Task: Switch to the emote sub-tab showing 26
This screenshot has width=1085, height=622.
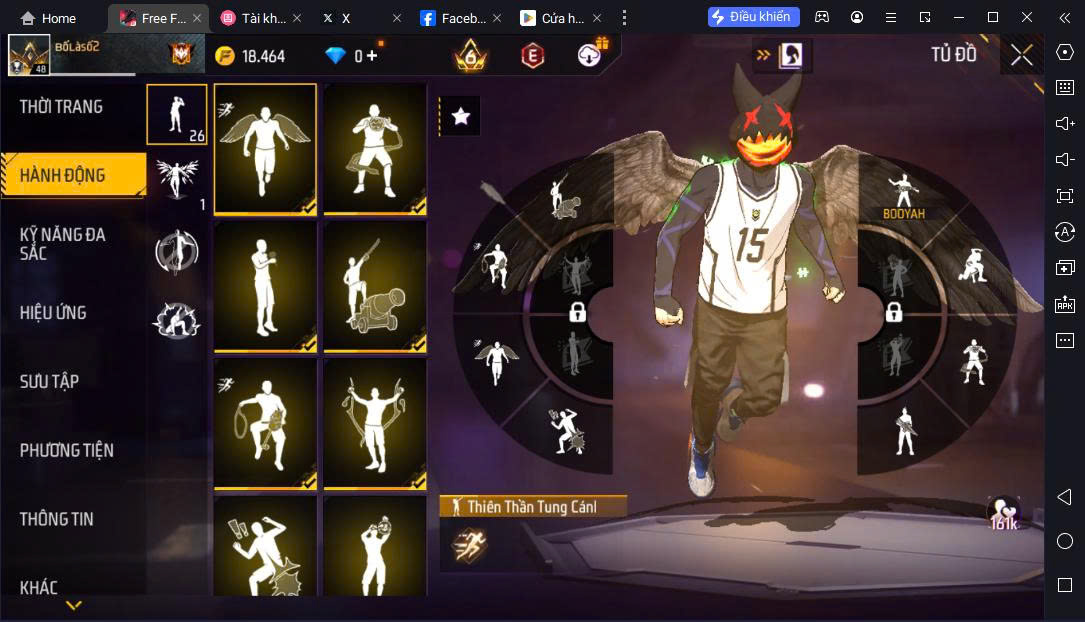Action: 177,114
